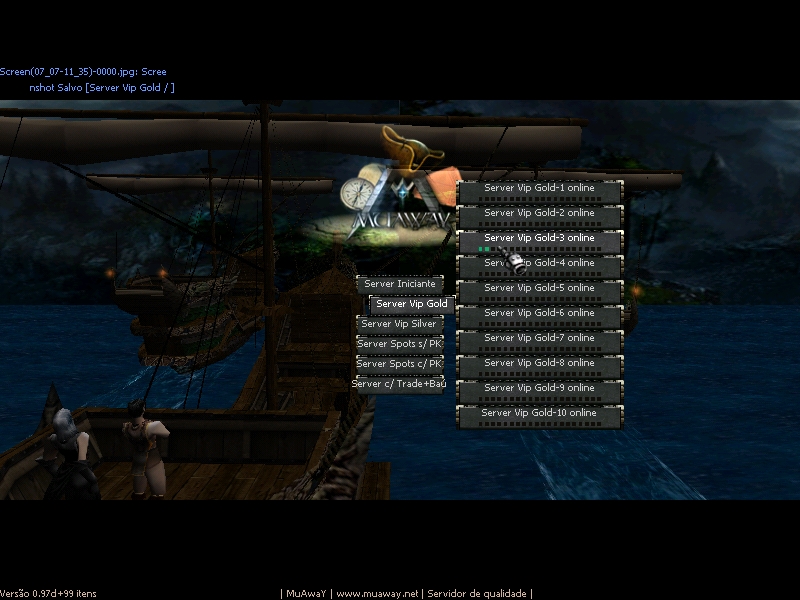Pick Server Vip Gold-6
800x600 pixels.
tap(539, 313)
